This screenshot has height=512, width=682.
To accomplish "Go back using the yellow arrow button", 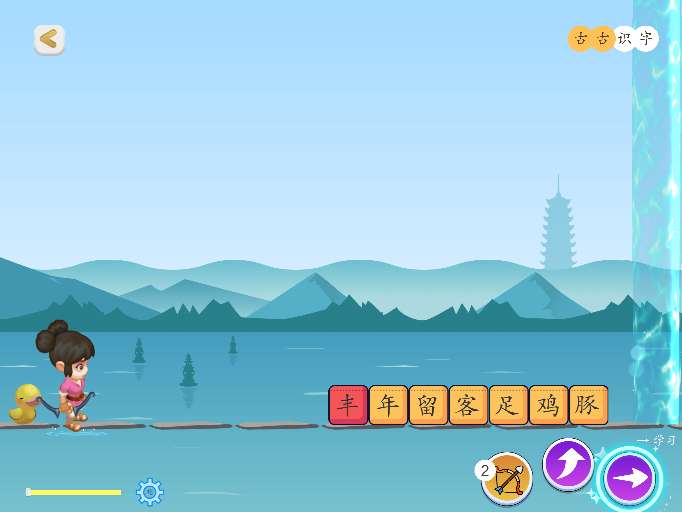I will pos(49,39).
